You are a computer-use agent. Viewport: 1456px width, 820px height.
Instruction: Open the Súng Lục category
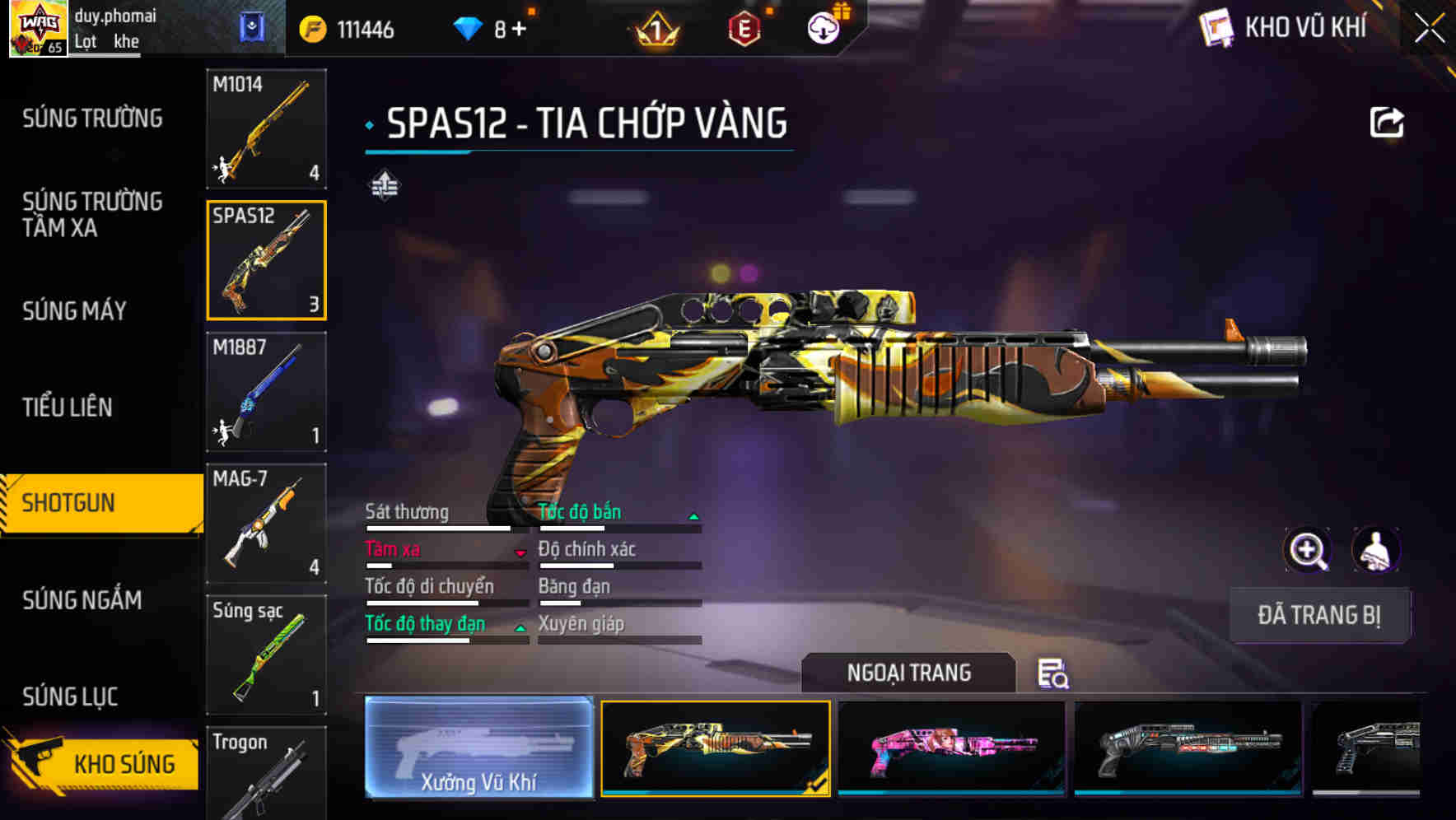70,697
